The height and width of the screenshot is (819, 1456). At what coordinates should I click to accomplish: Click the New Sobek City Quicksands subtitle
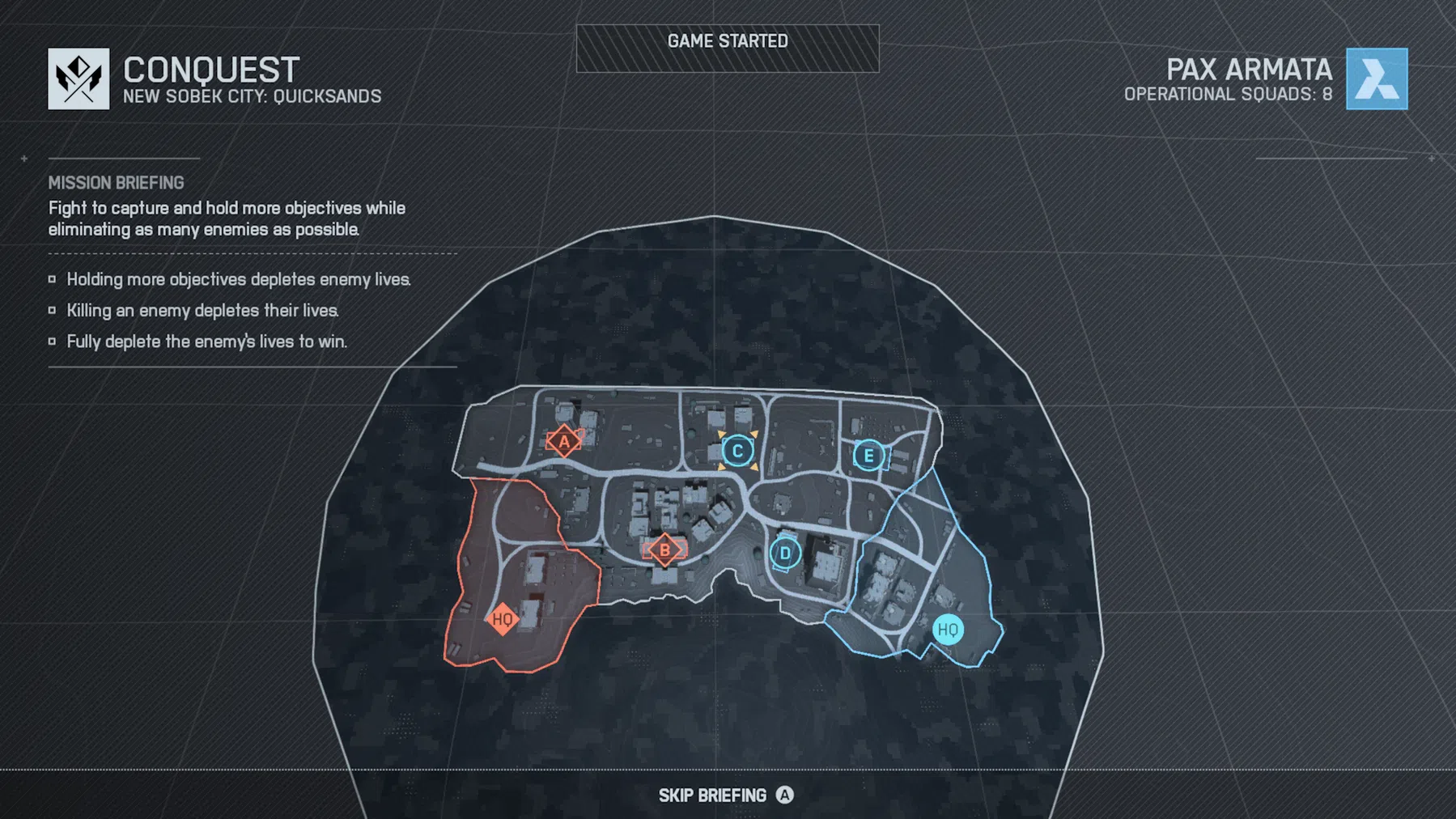tap(253, 95)
